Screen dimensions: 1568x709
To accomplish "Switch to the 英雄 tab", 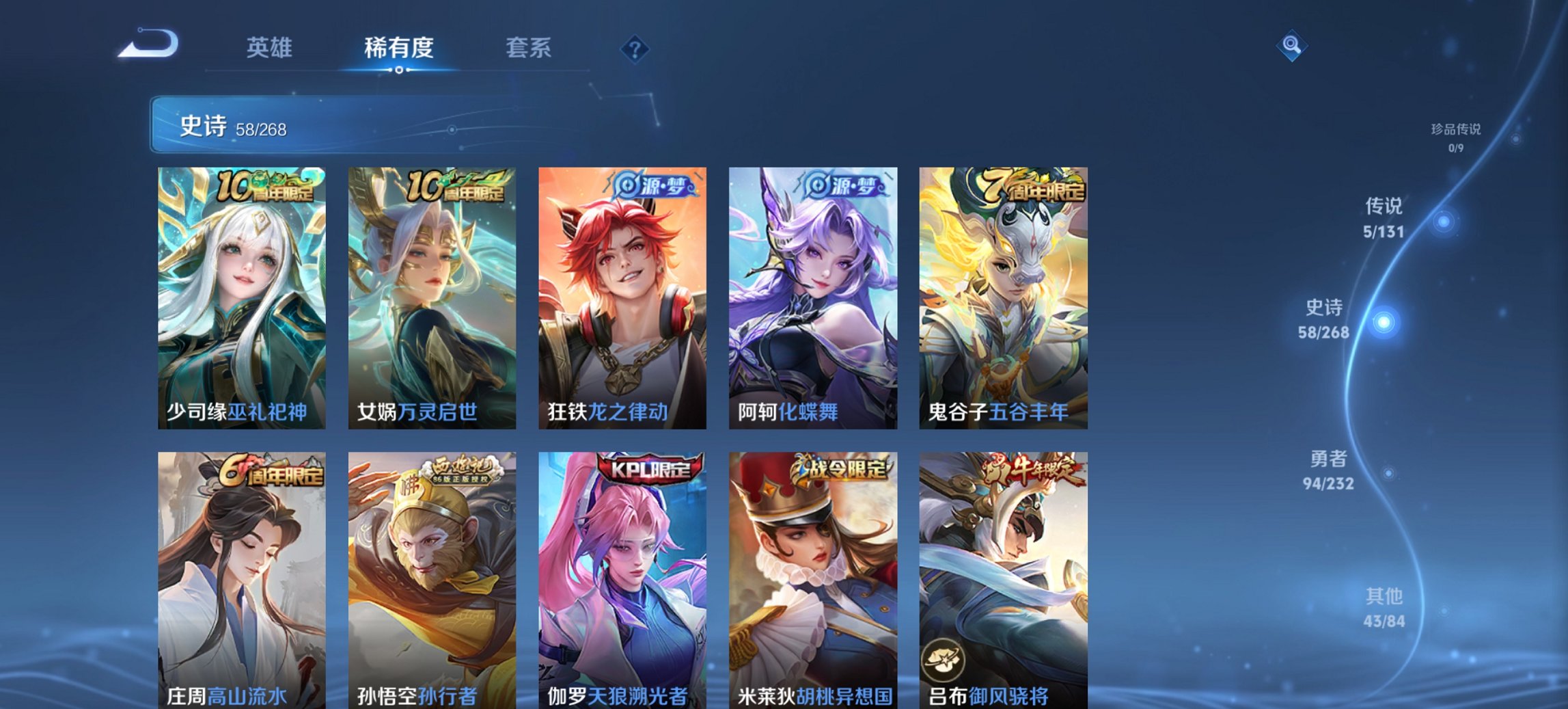I will point(271,49).
